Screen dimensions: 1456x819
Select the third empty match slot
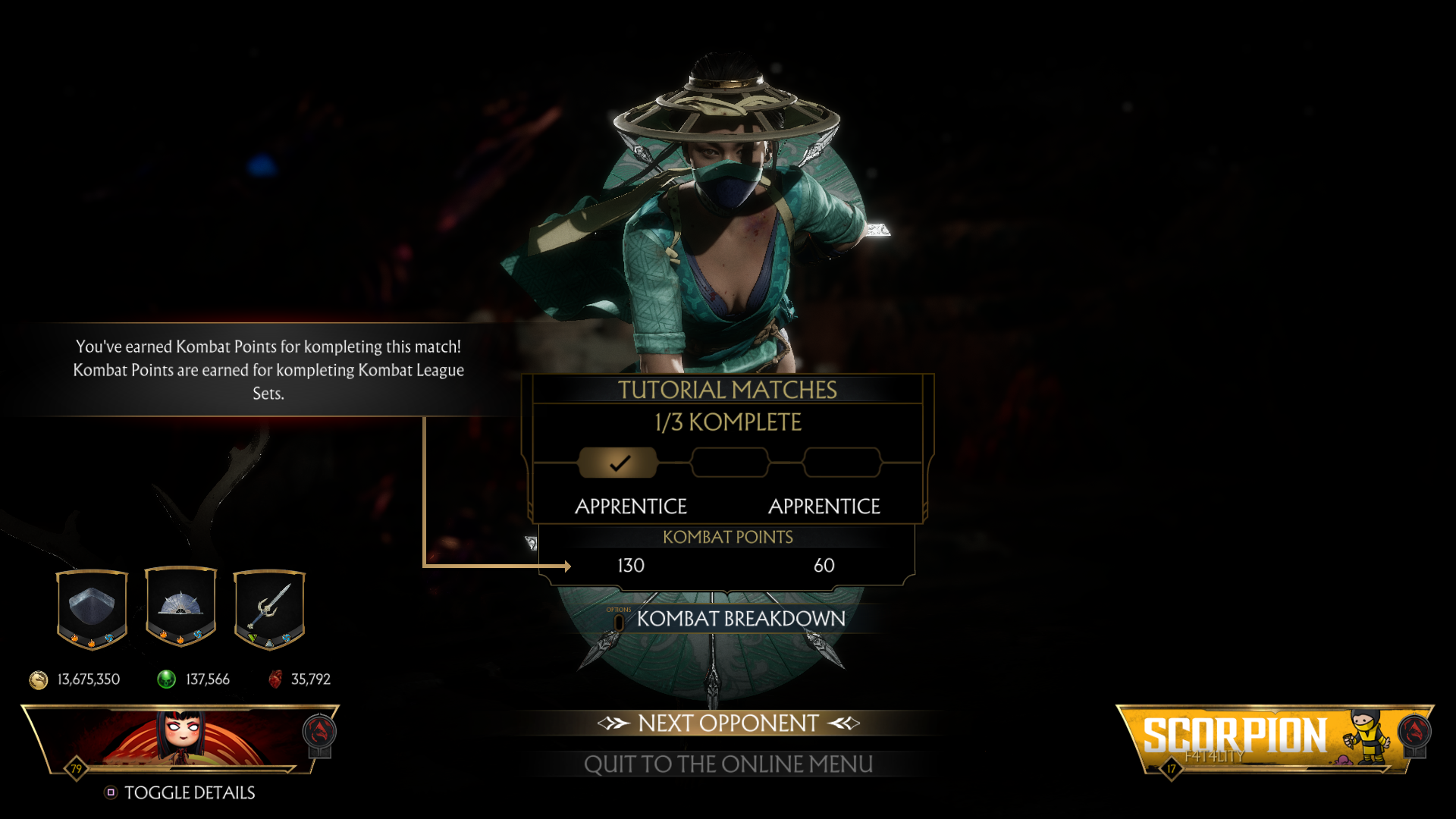(840, 461)
